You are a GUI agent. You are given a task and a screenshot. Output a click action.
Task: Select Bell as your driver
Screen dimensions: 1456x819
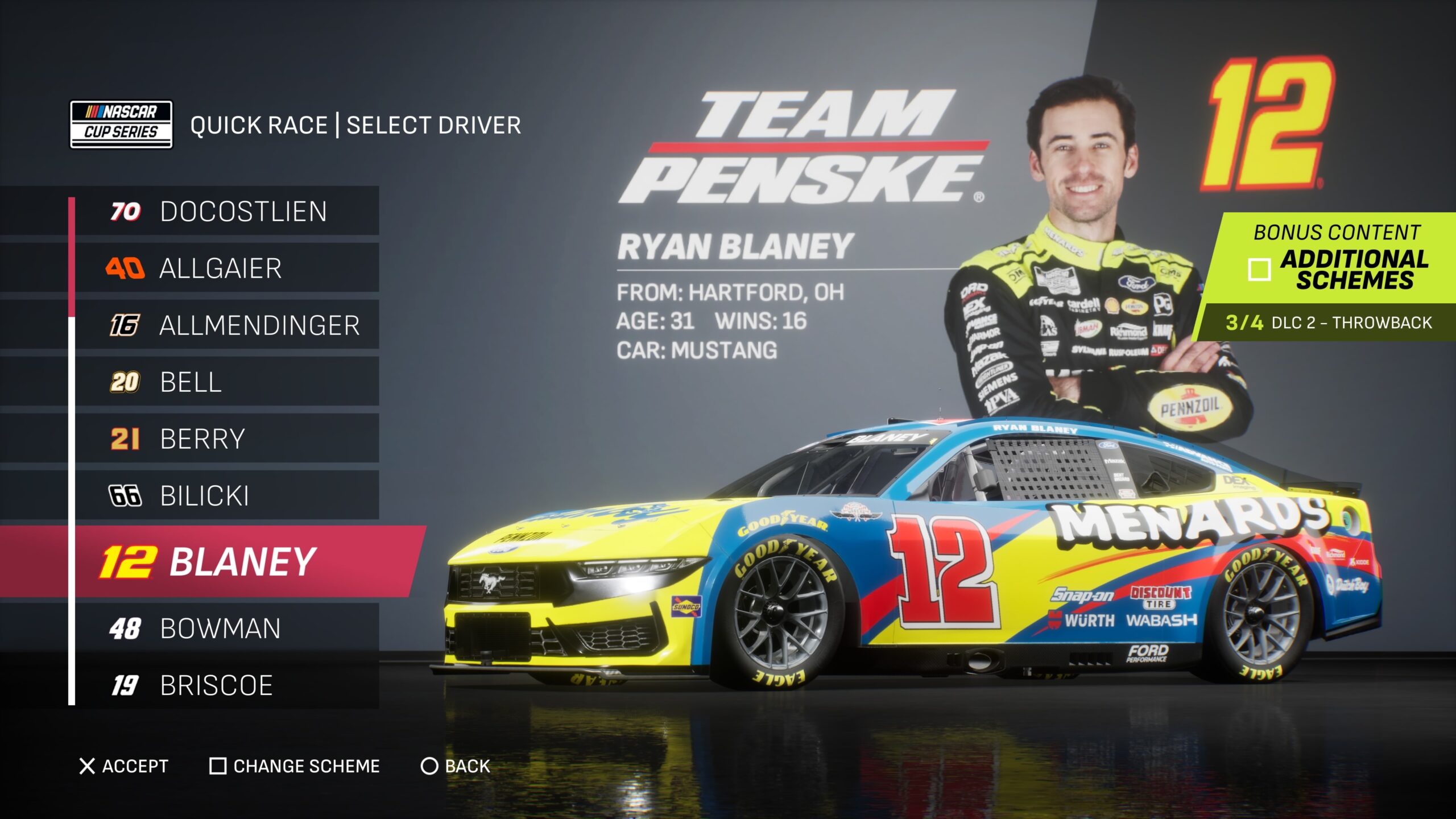coord(227,382)
